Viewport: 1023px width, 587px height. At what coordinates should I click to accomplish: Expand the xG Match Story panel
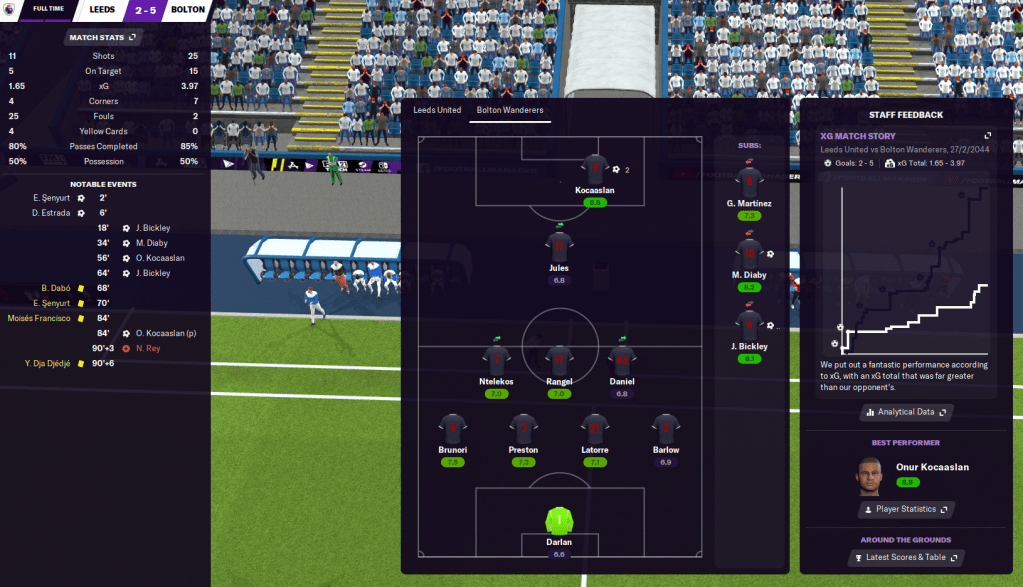(x=988, y=136)
